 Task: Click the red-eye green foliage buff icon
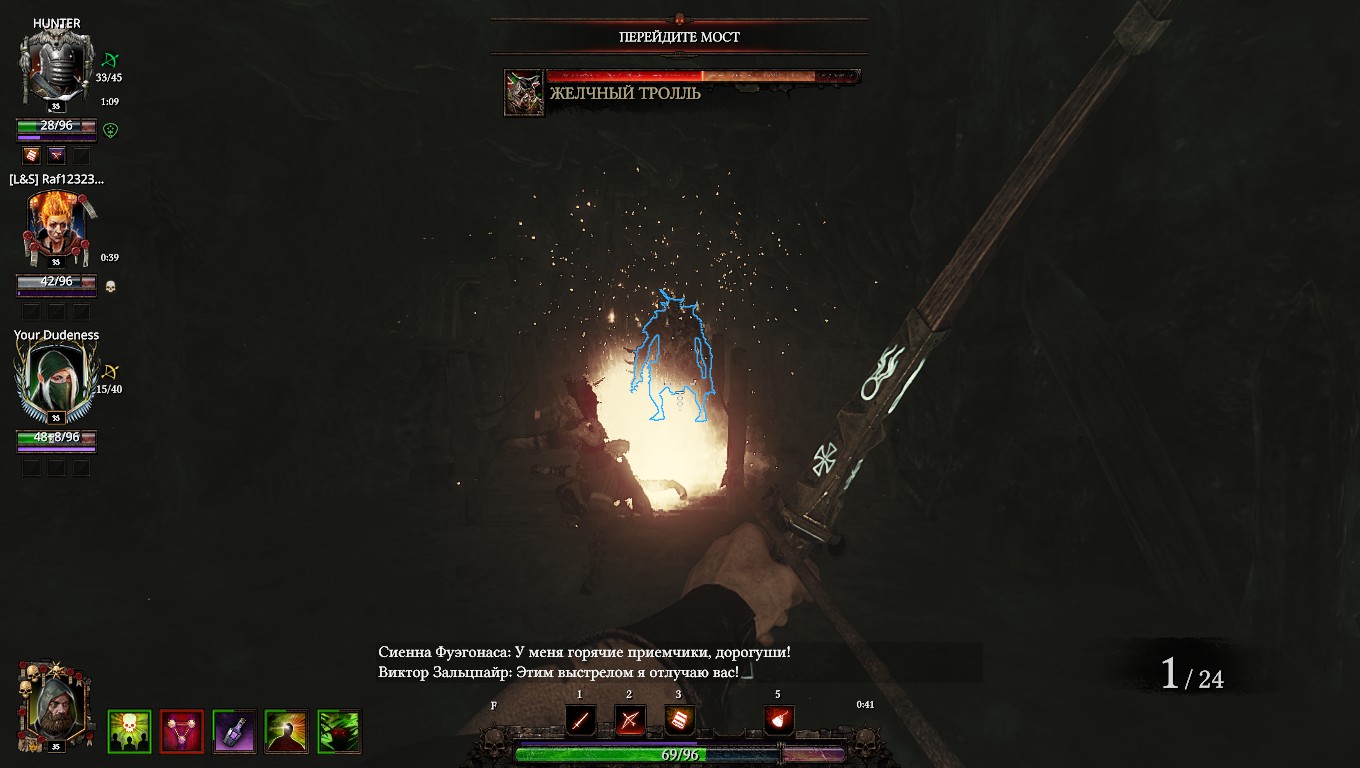(339, 731)
